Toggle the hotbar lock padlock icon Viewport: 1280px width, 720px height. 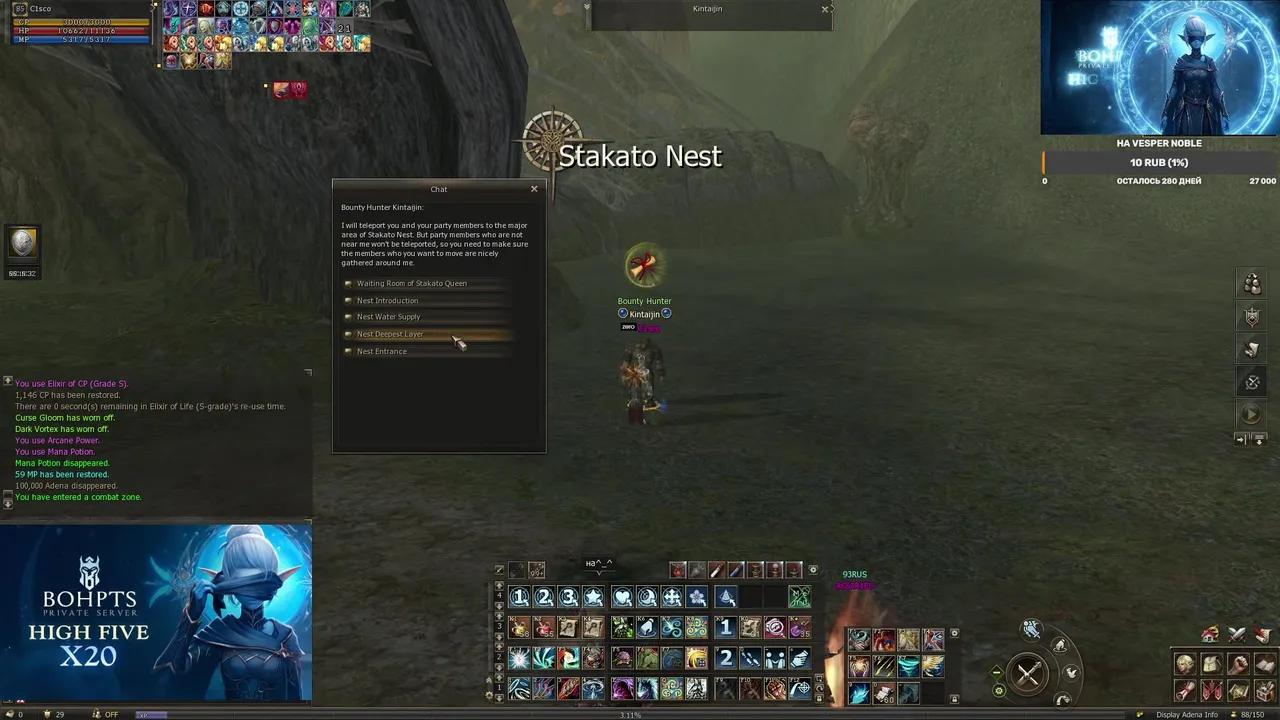(818, 698)
